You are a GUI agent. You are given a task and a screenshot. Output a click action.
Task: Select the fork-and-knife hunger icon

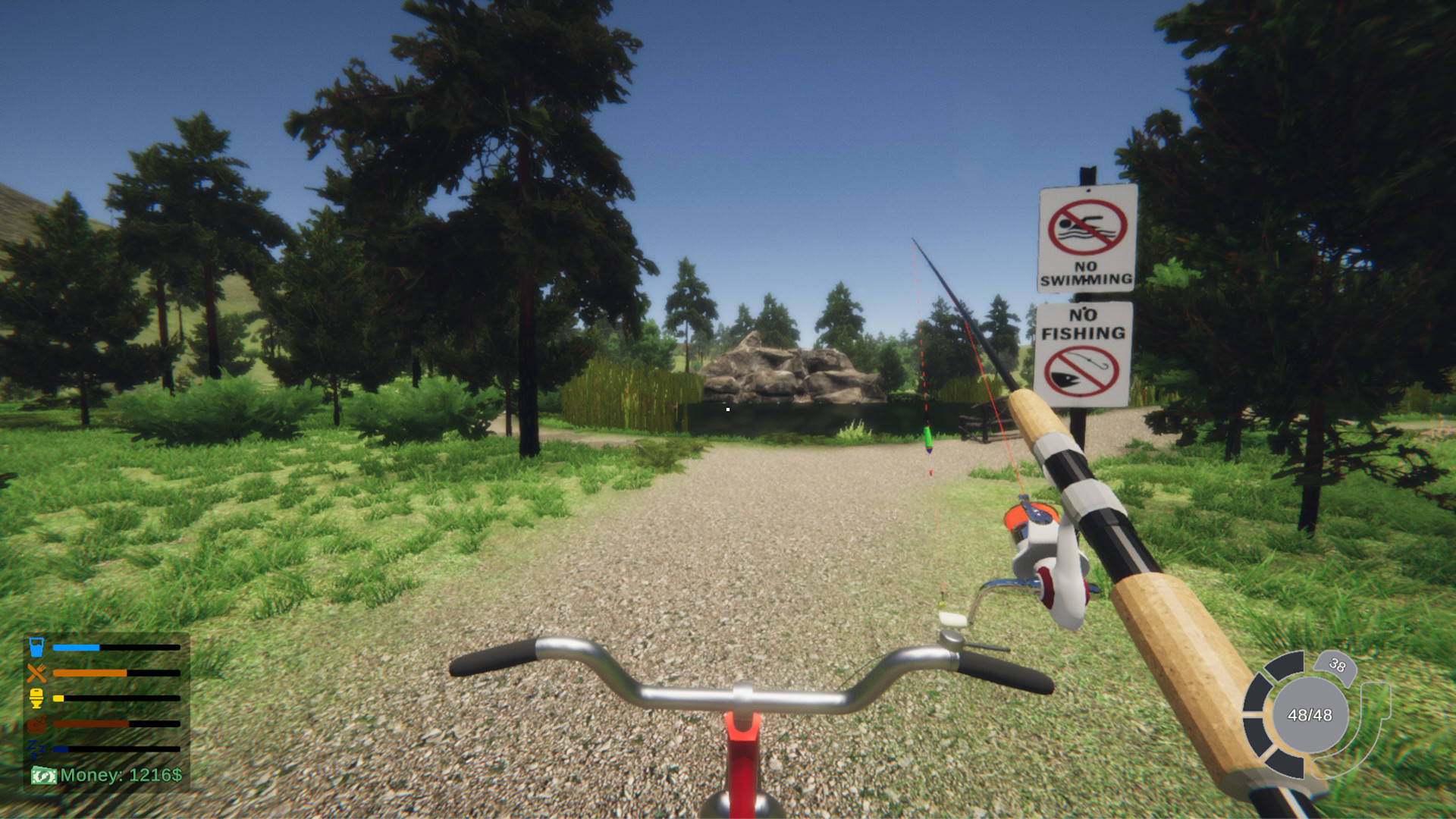click(36, 672)
